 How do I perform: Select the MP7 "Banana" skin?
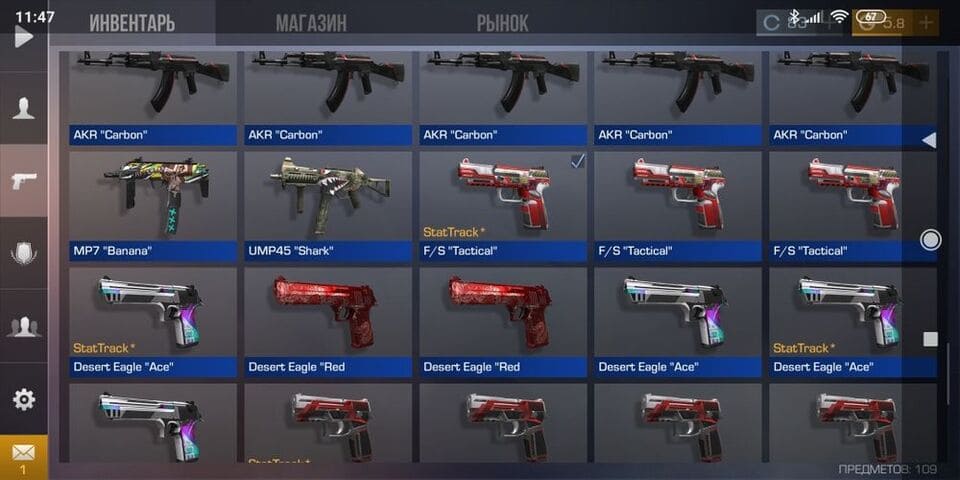coord(153,204)
